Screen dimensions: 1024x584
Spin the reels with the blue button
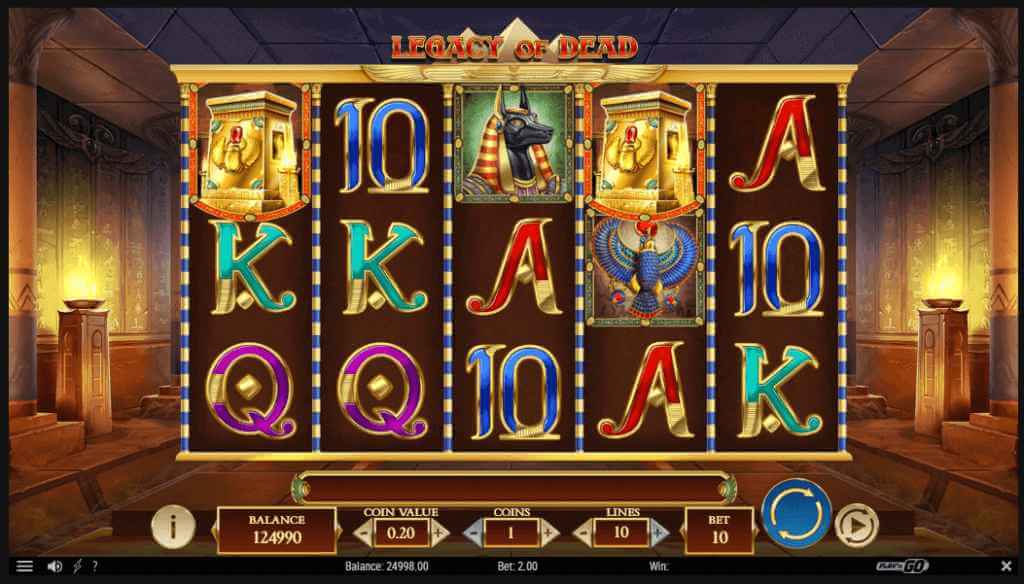[796, 514]
